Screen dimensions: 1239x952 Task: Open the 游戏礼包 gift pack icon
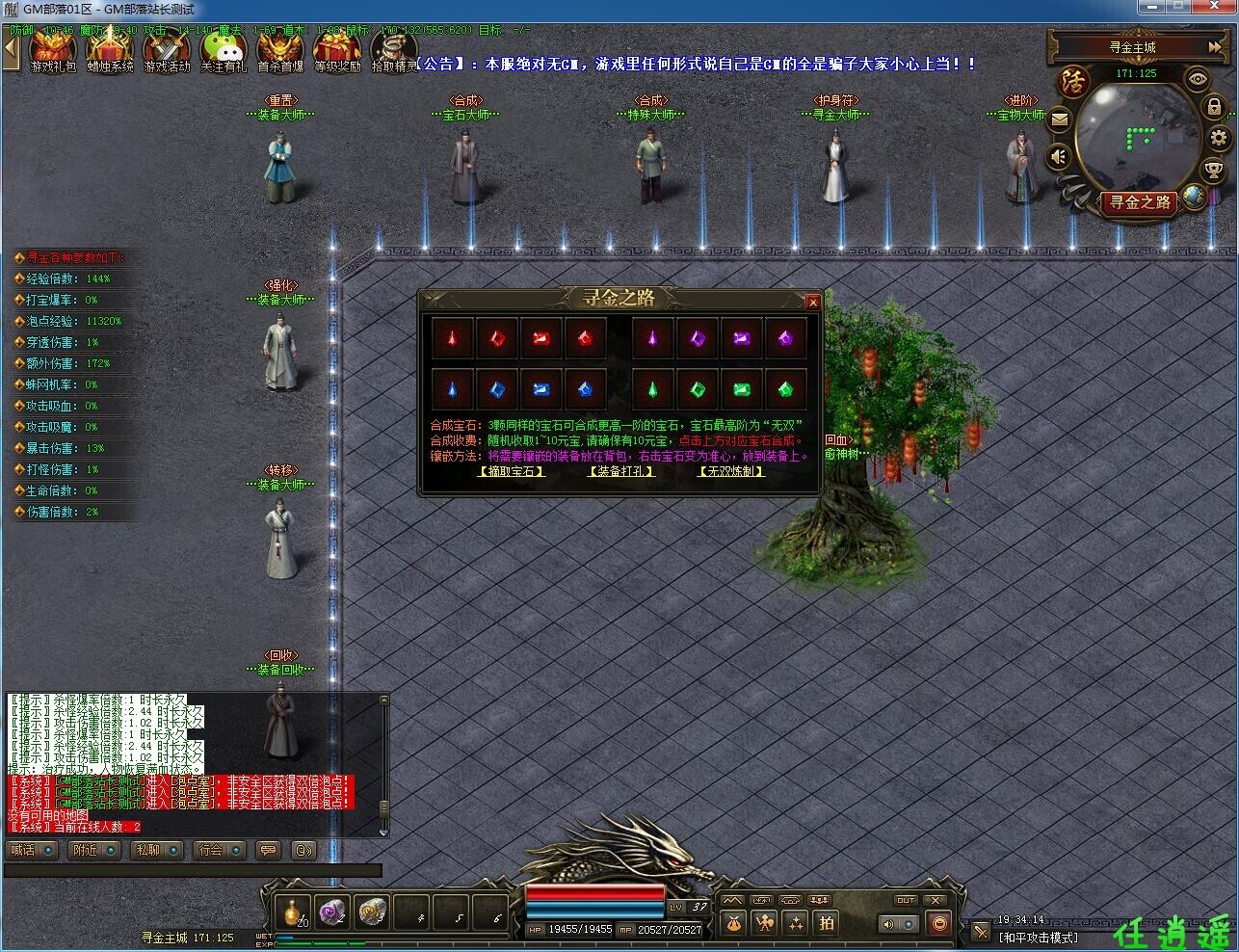[x=53, y=50]
